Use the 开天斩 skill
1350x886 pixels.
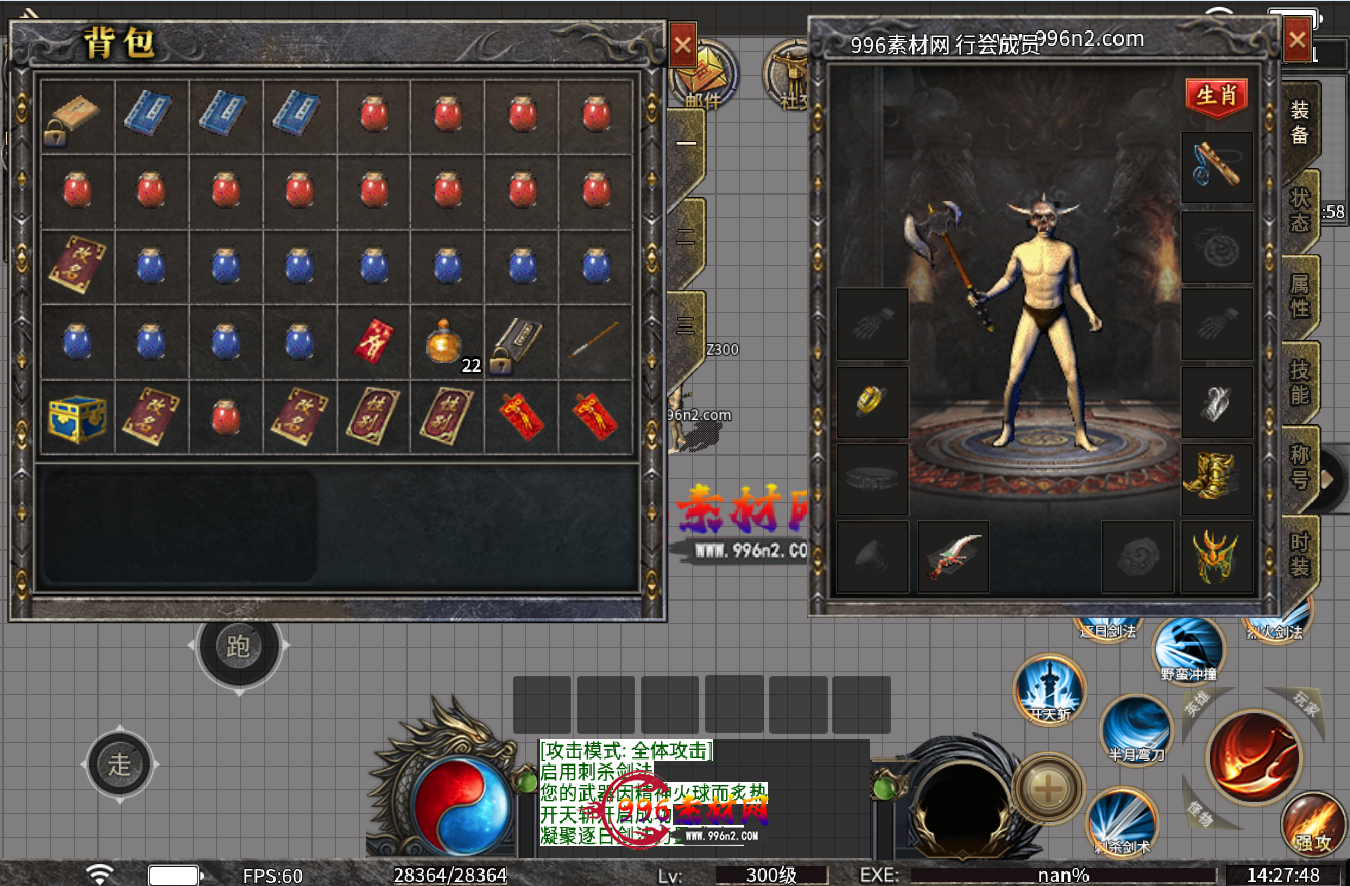(1049, 689)
